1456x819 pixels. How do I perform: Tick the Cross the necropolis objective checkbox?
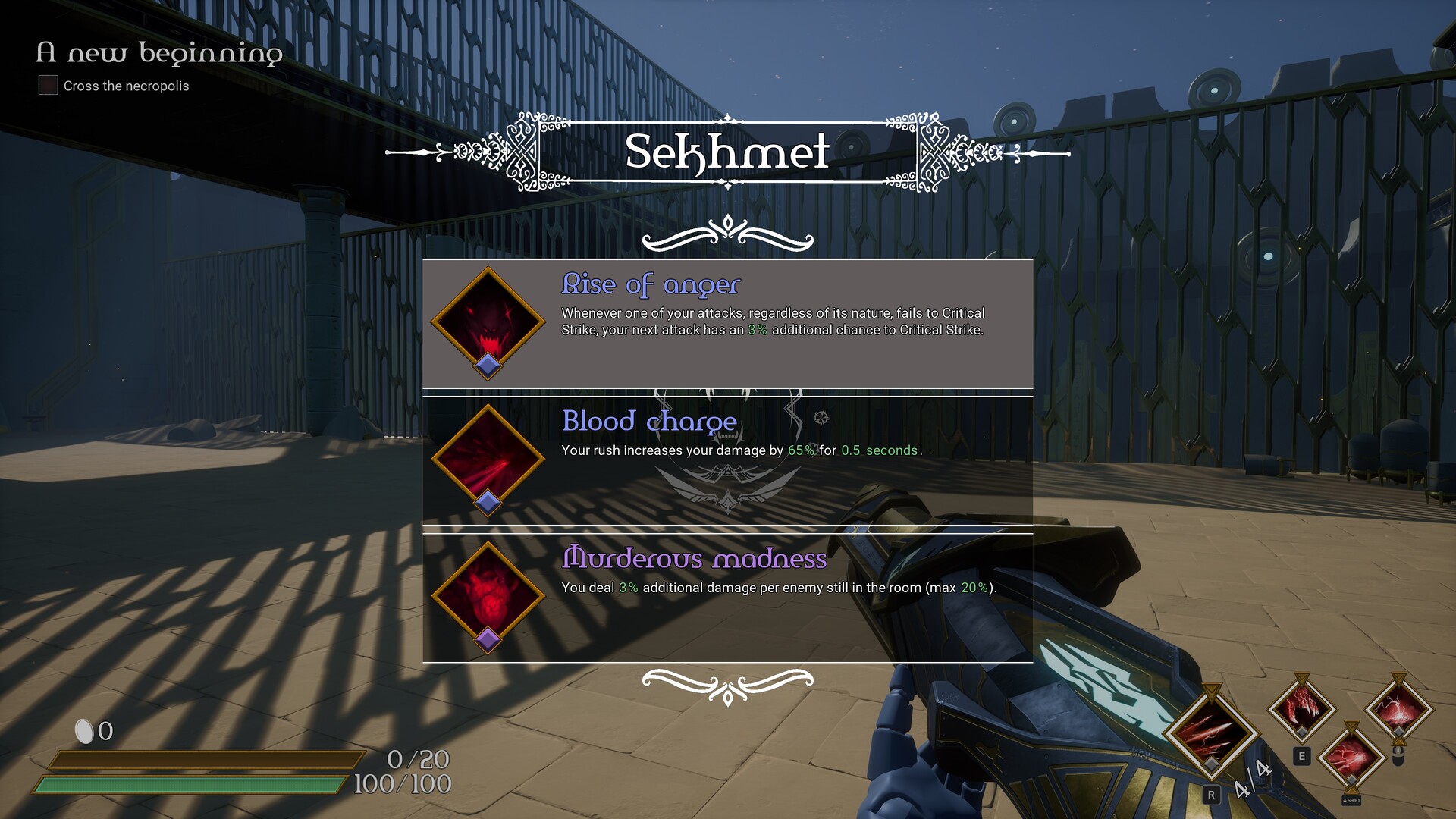(47, 85)
